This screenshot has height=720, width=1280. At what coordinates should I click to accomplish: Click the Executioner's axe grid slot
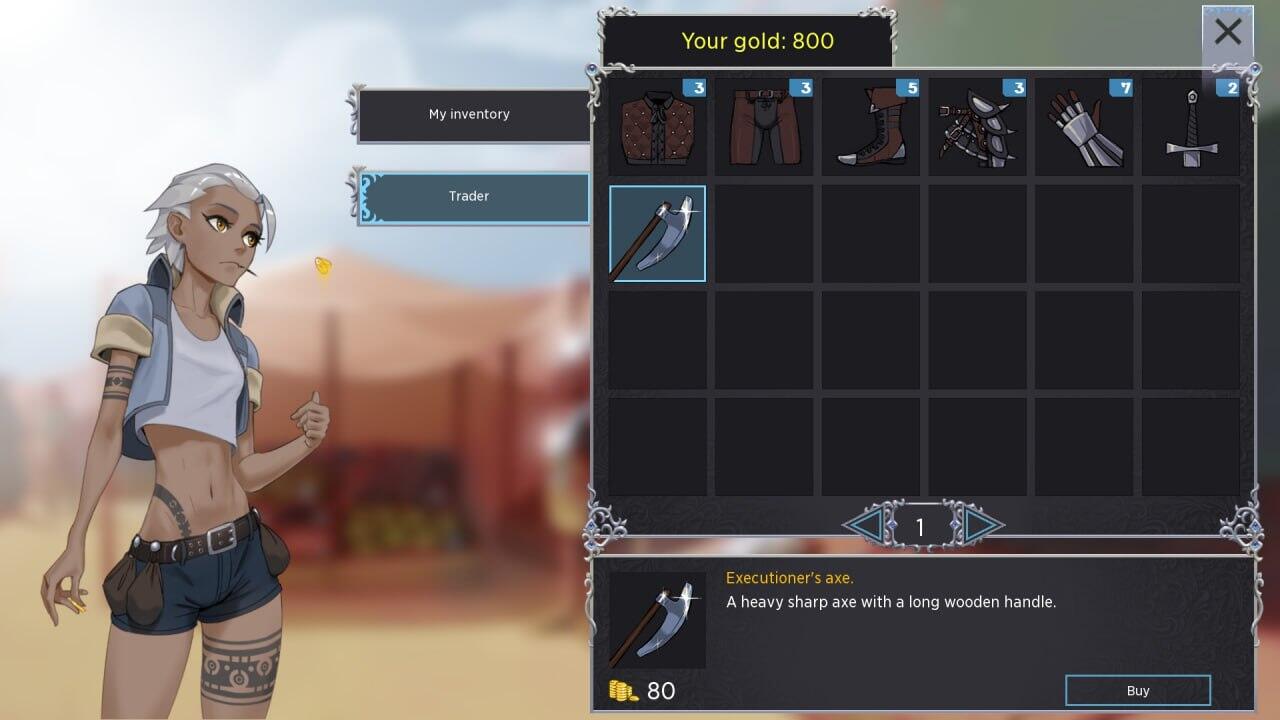pos(657,234)
